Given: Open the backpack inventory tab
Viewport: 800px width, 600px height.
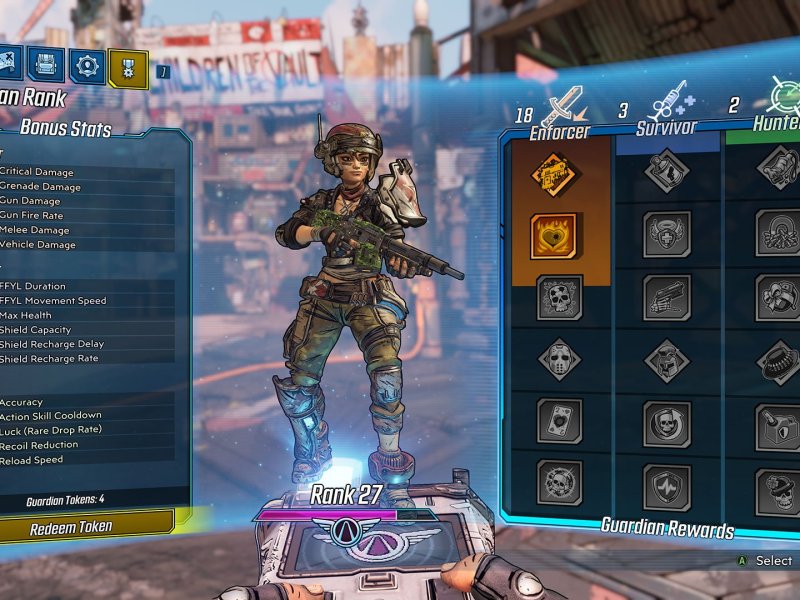Looking at the screenshot, I should 46,64.
